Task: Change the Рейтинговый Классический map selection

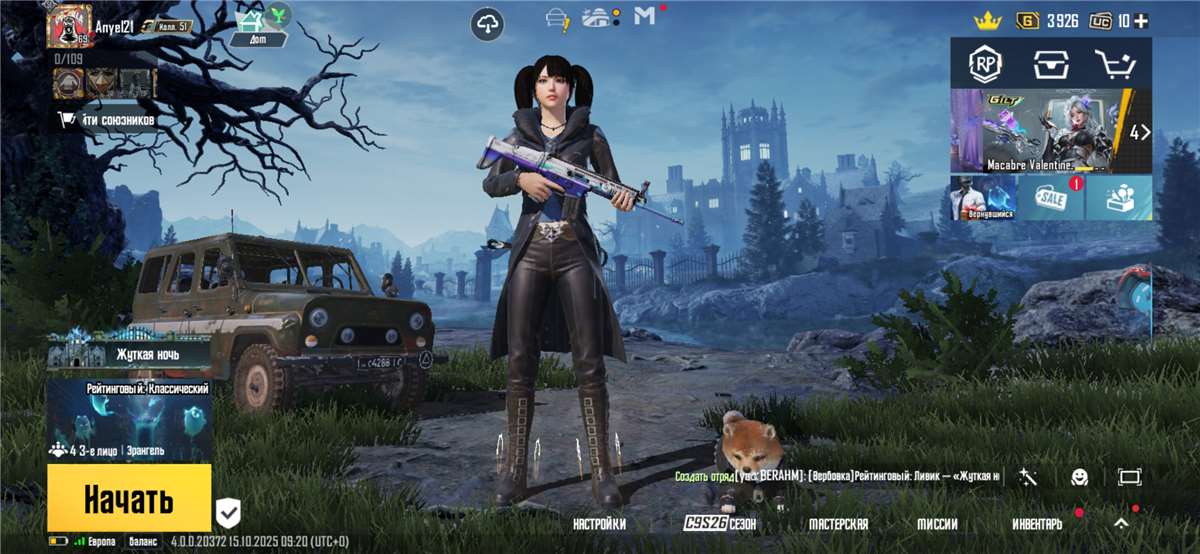Action: [129, 420]
